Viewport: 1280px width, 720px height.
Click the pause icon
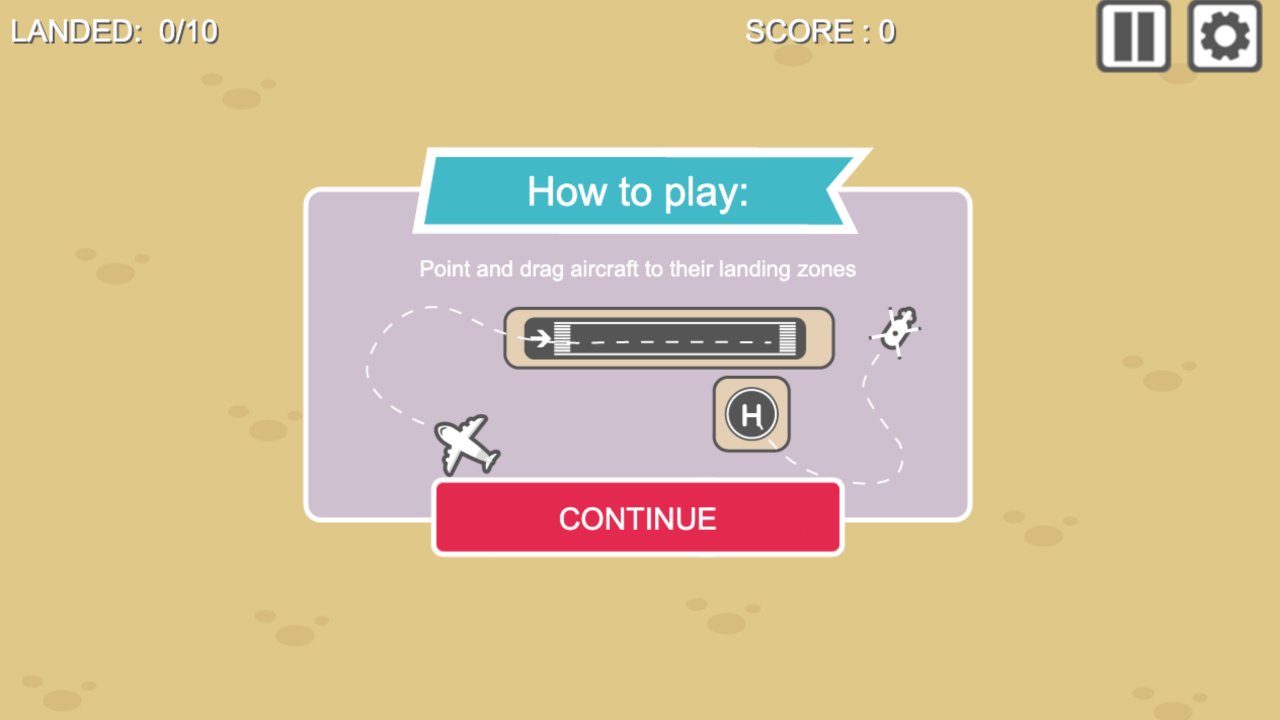1131,37
